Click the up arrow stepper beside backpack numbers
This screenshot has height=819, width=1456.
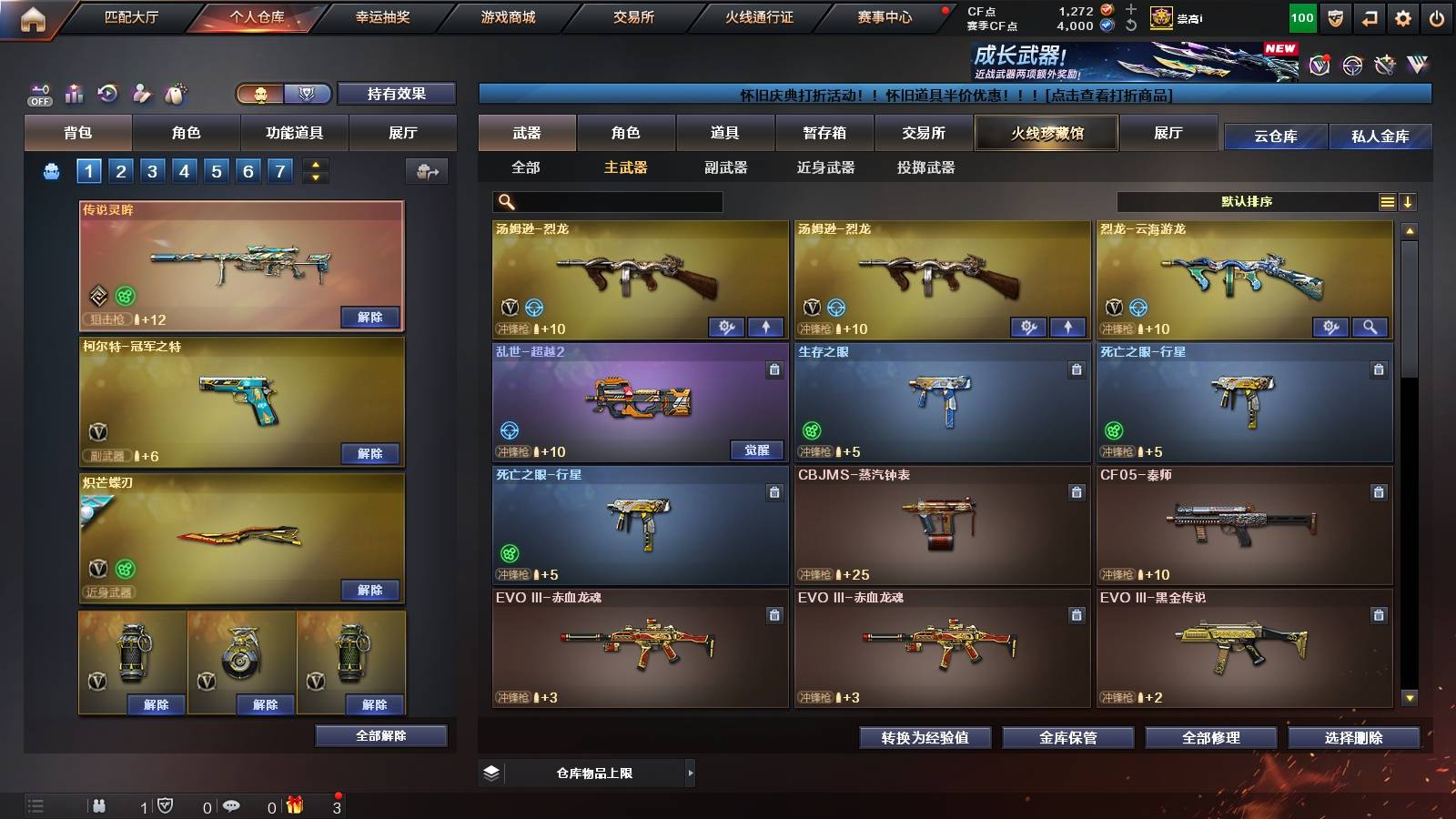(314, 164)
